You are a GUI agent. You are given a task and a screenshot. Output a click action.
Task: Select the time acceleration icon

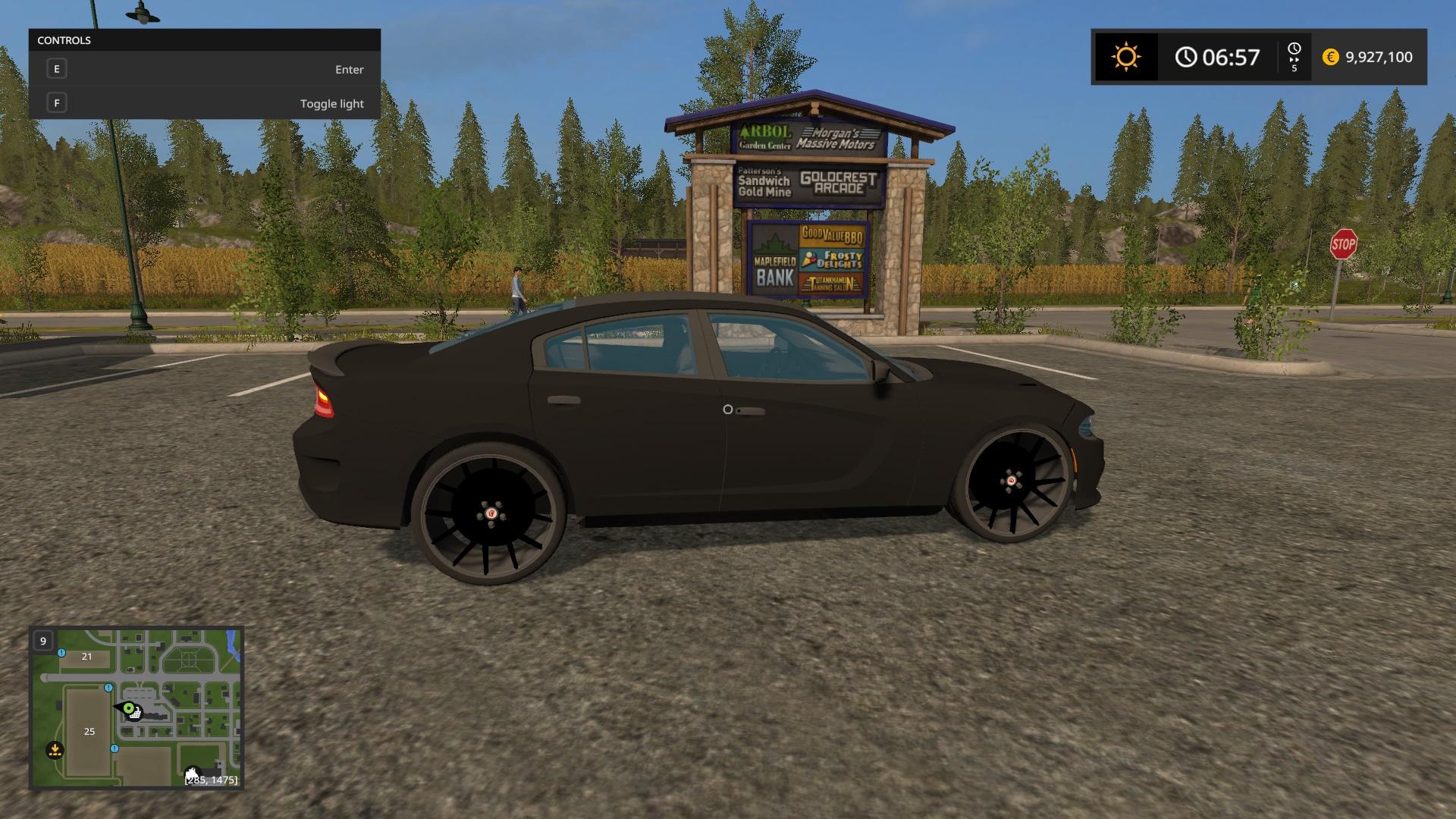[1294, 57]
